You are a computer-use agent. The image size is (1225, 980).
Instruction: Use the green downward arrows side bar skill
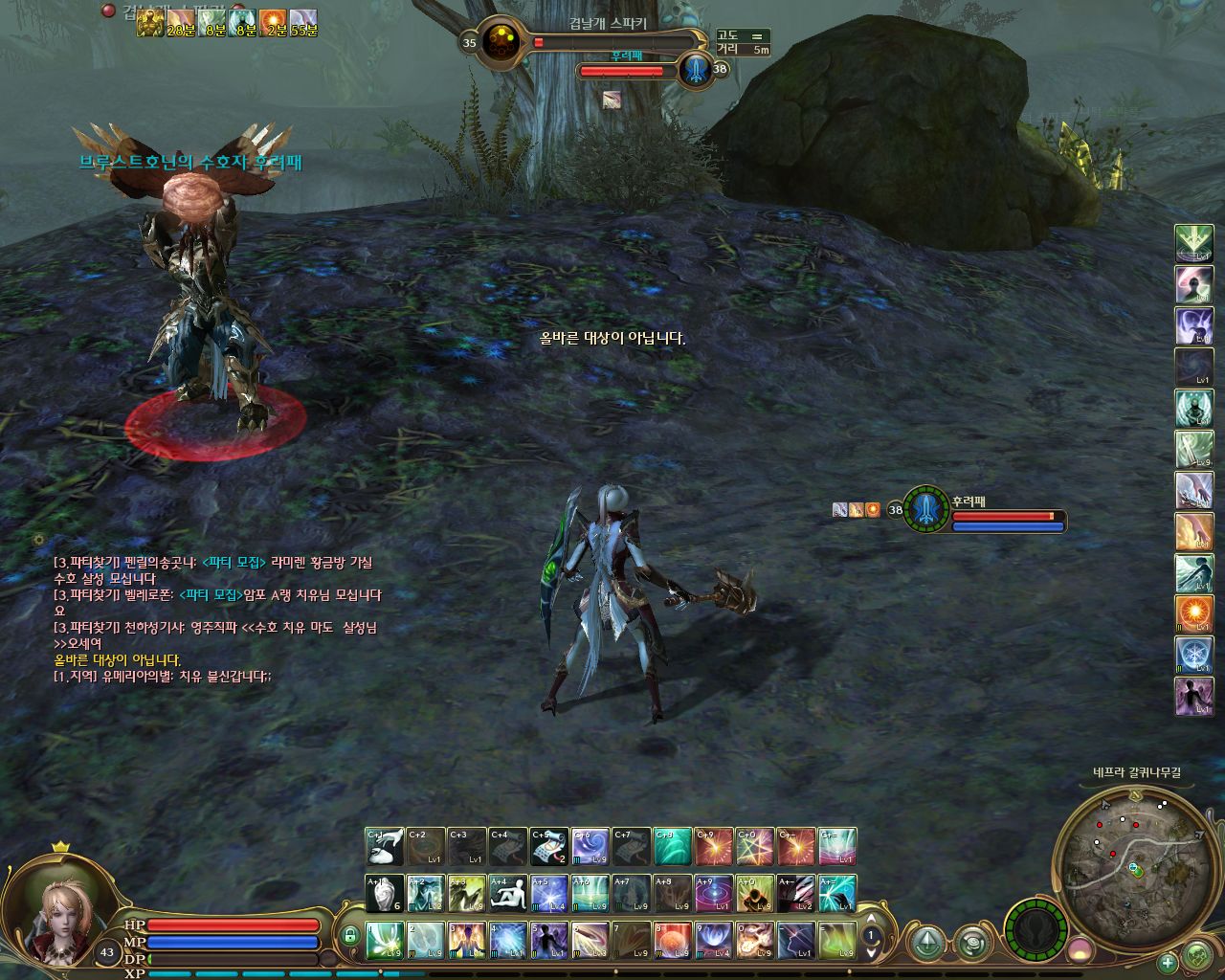[1193, 243]
